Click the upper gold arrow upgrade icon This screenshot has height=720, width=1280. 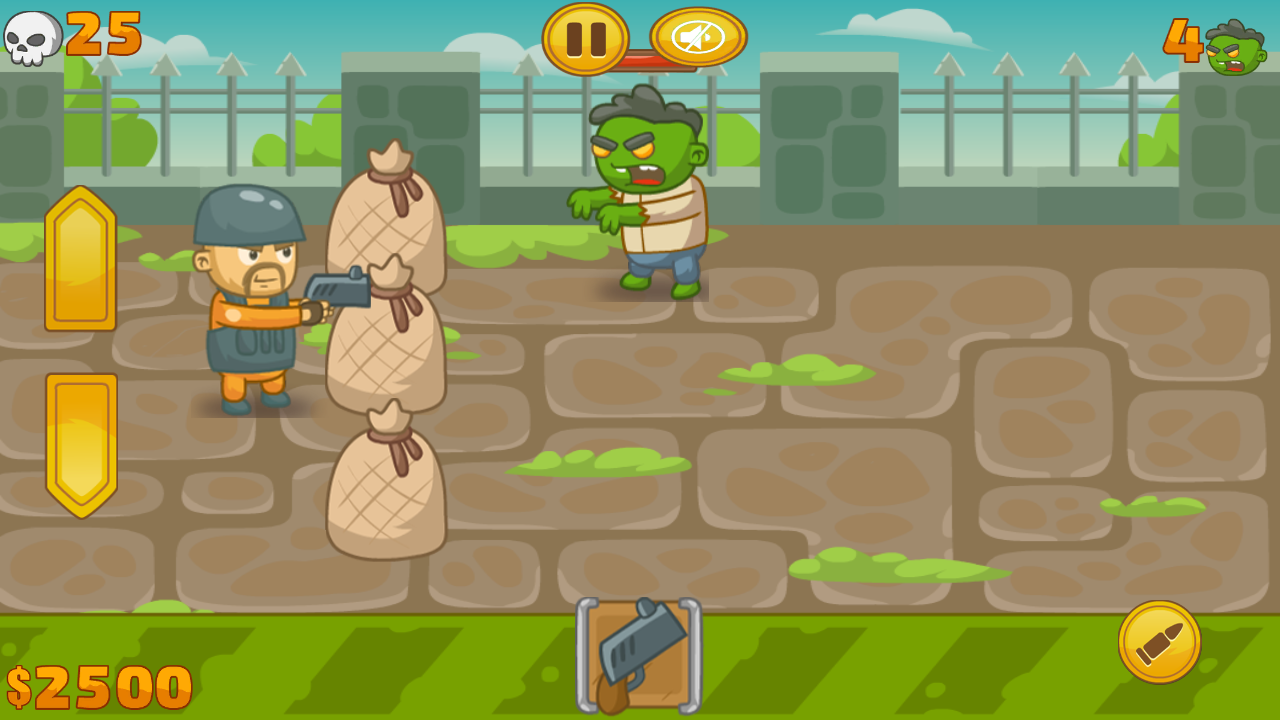pos(79,260)
